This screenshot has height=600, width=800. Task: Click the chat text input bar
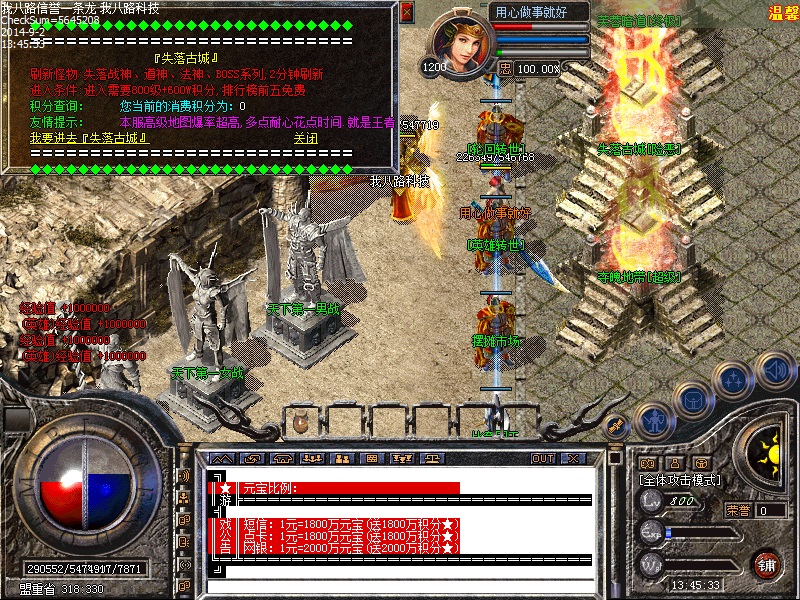coord(400,584)
